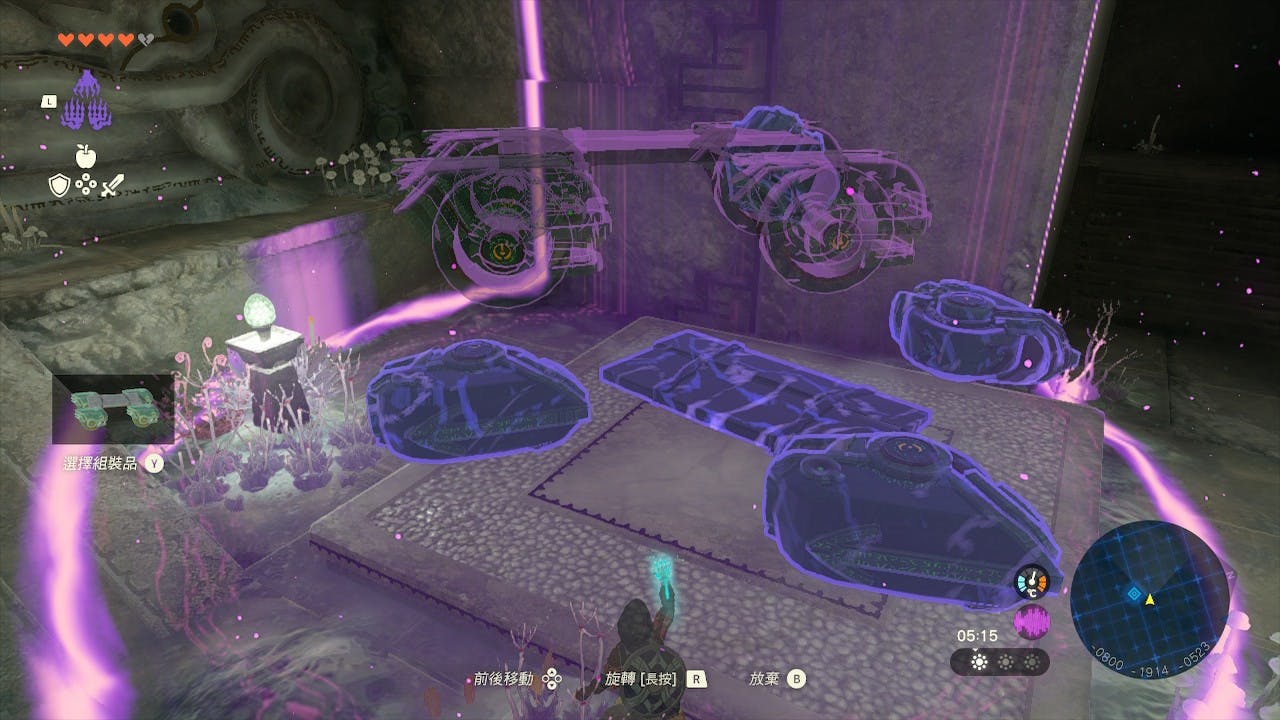Select the Autobuild schematic thumbnail
Screen dimensions: 1280x720
point(113,409)
